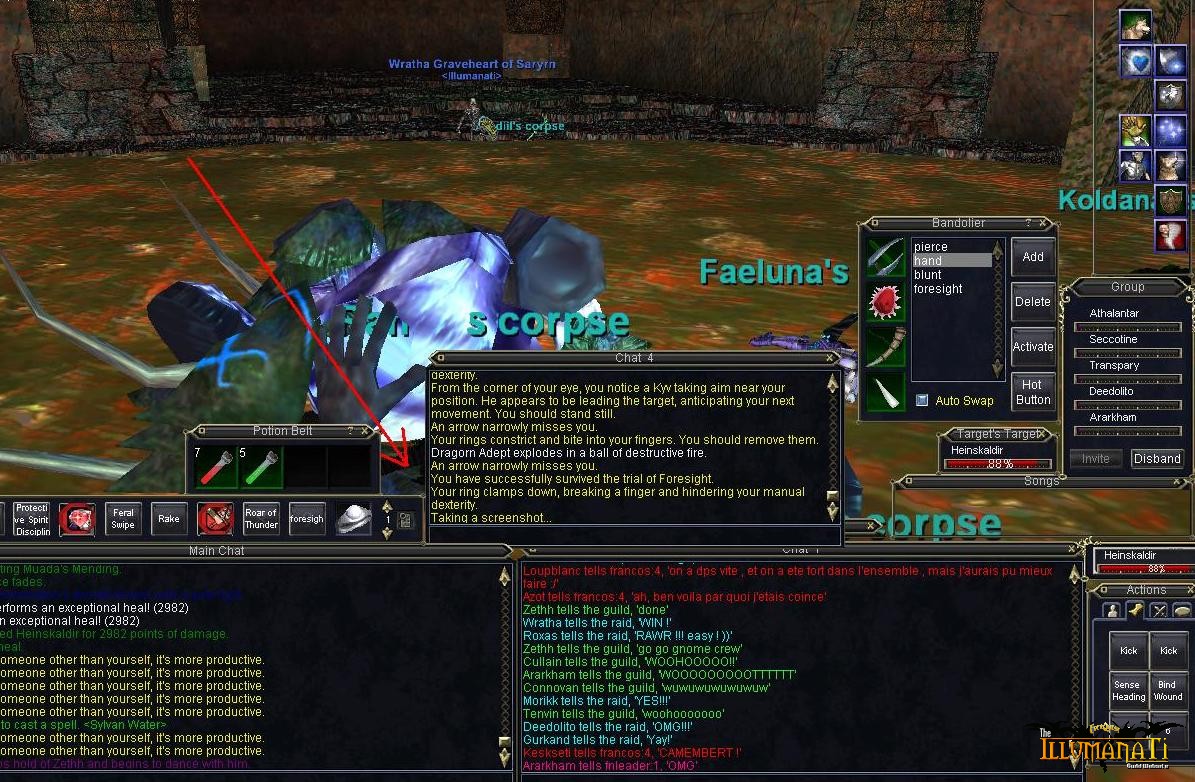This screenshot has width=1195, height=782.
Task: Switch to the crossed swords Actions tab
Action: (1159, 611)
